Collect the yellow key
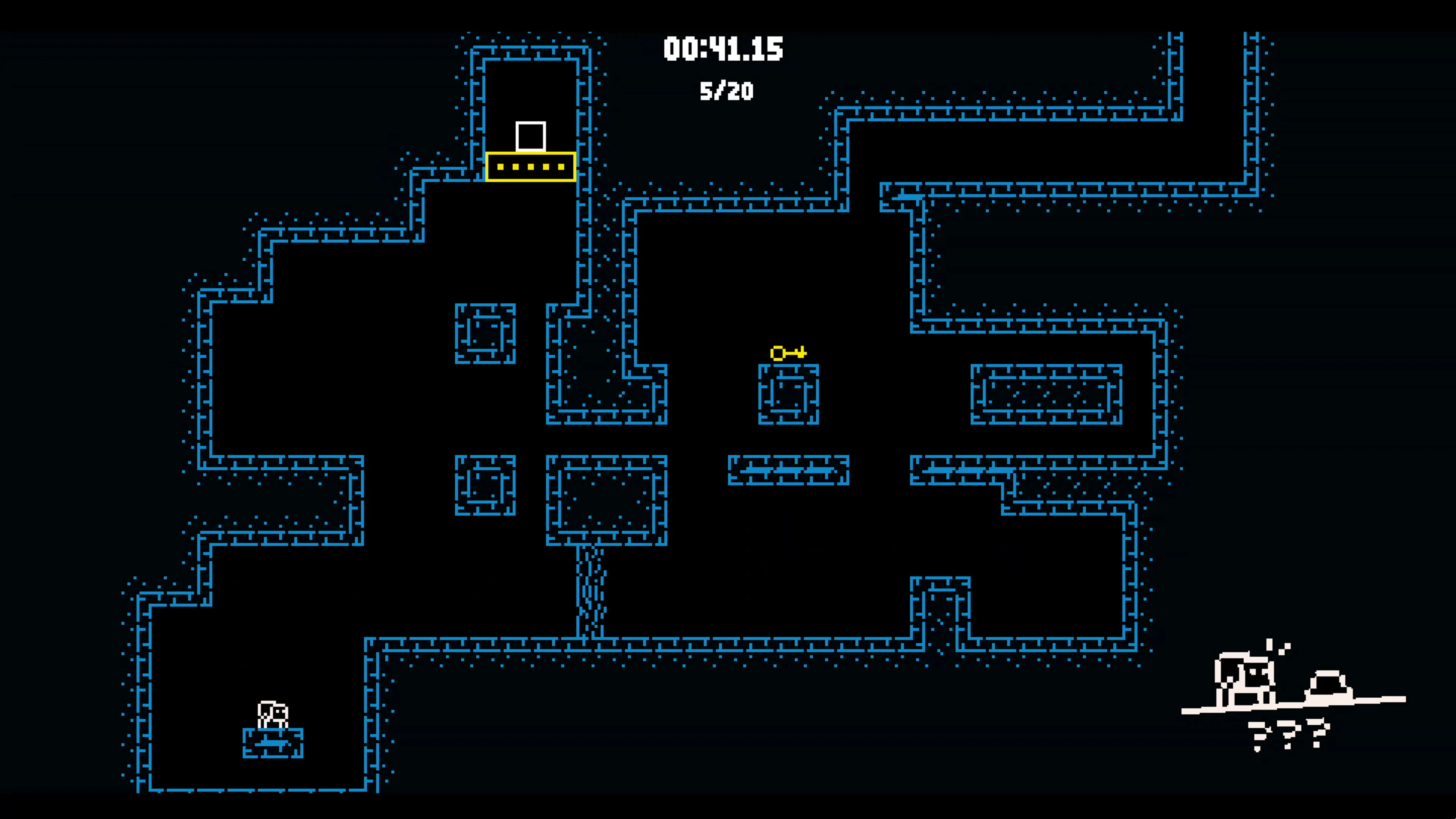1456x819 pixels. point(789,353)
